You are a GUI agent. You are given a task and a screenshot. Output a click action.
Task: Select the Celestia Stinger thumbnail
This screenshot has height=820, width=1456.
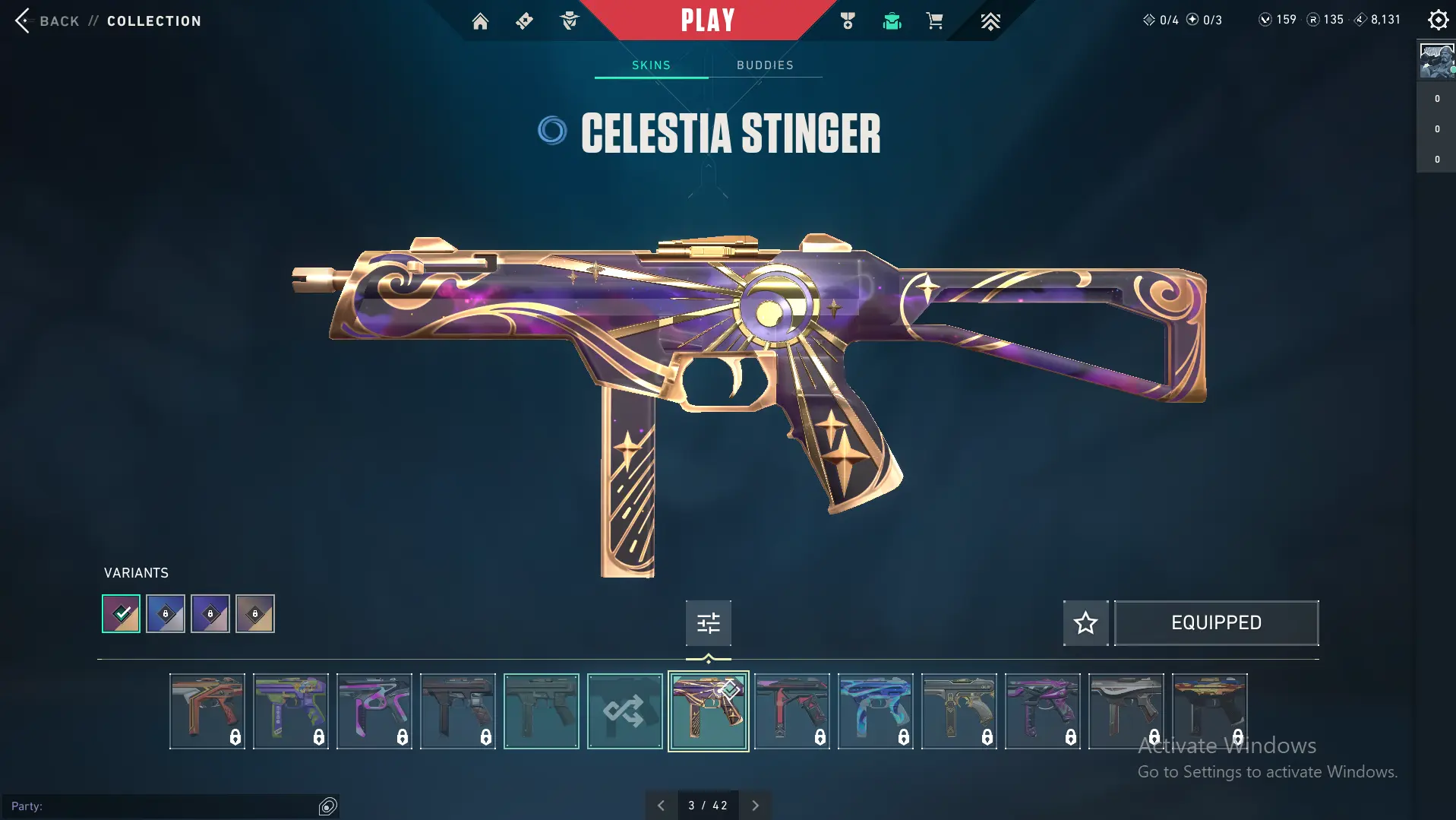[x=708, y=711]
